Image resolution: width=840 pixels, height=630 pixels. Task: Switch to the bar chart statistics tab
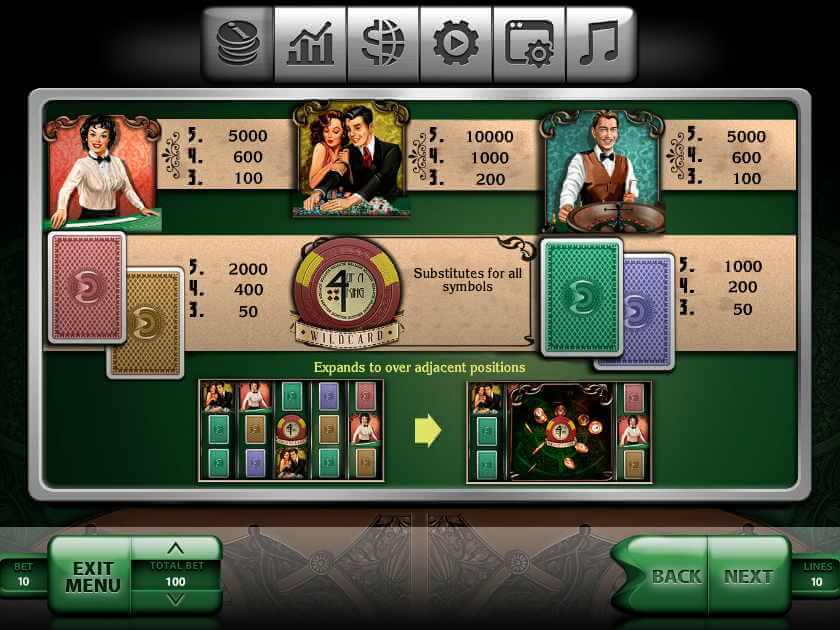click(310, 43)
